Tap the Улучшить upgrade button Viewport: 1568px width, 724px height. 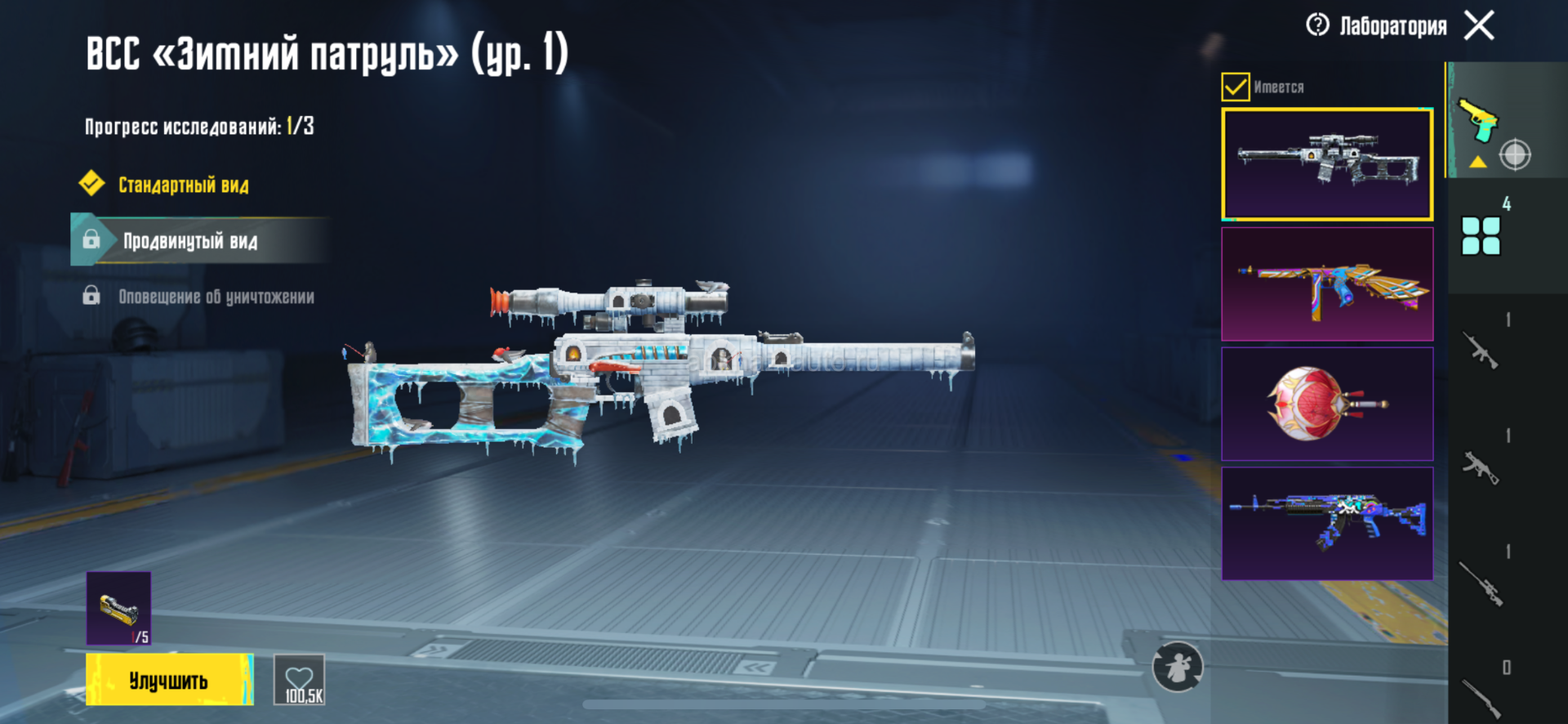pyautogui.click(x=169, y=680)
